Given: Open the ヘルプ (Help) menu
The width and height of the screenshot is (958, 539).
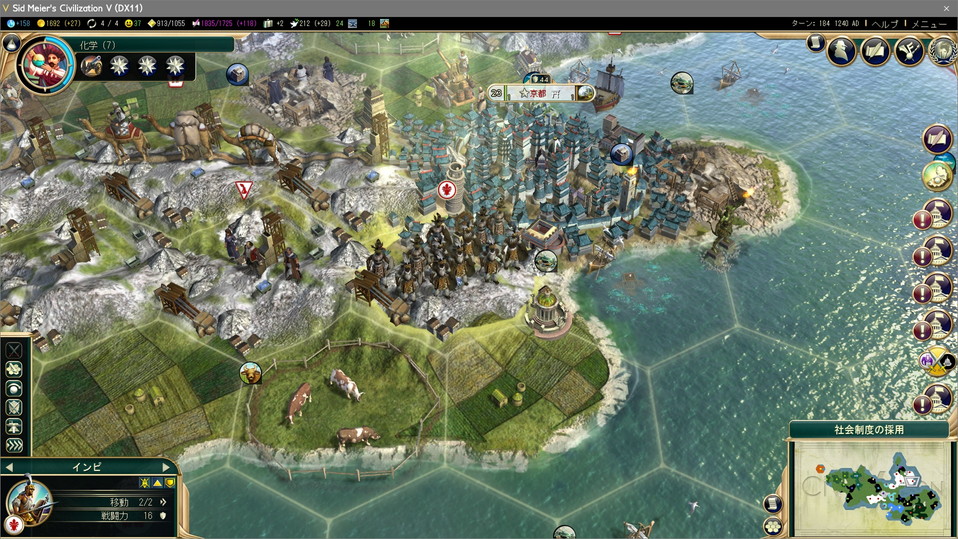Looking at the screenshot, I should [x=884, y=23].
